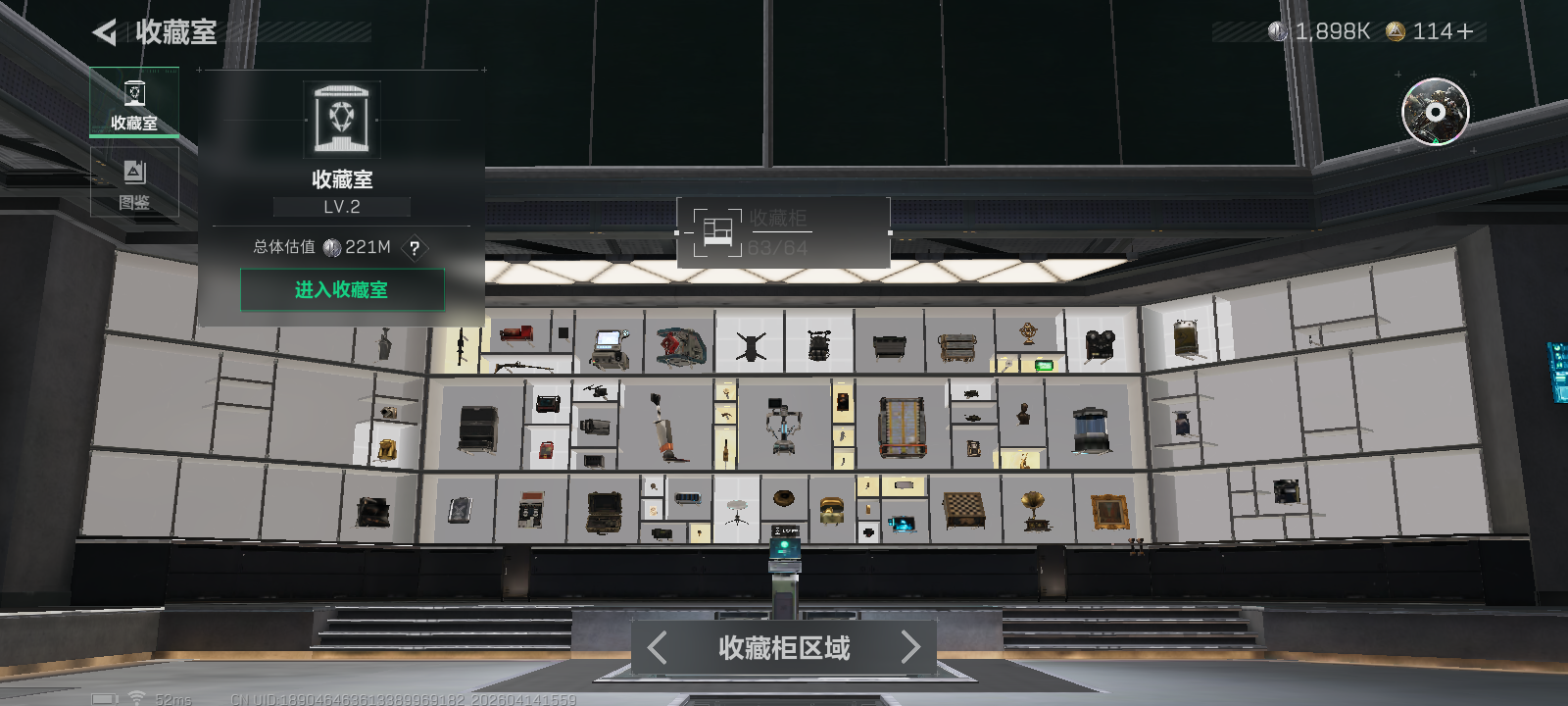
Task: Switch to previous area with left chevron
Action: (656, 648)
